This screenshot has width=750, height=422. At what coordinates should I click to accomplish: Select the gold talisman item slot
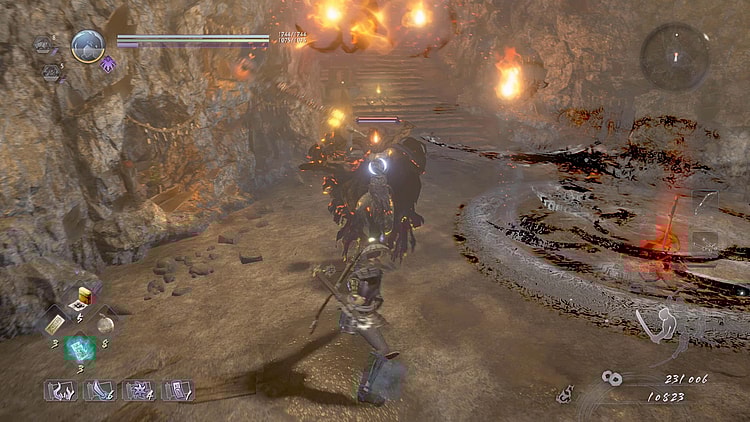pos(54,323)
